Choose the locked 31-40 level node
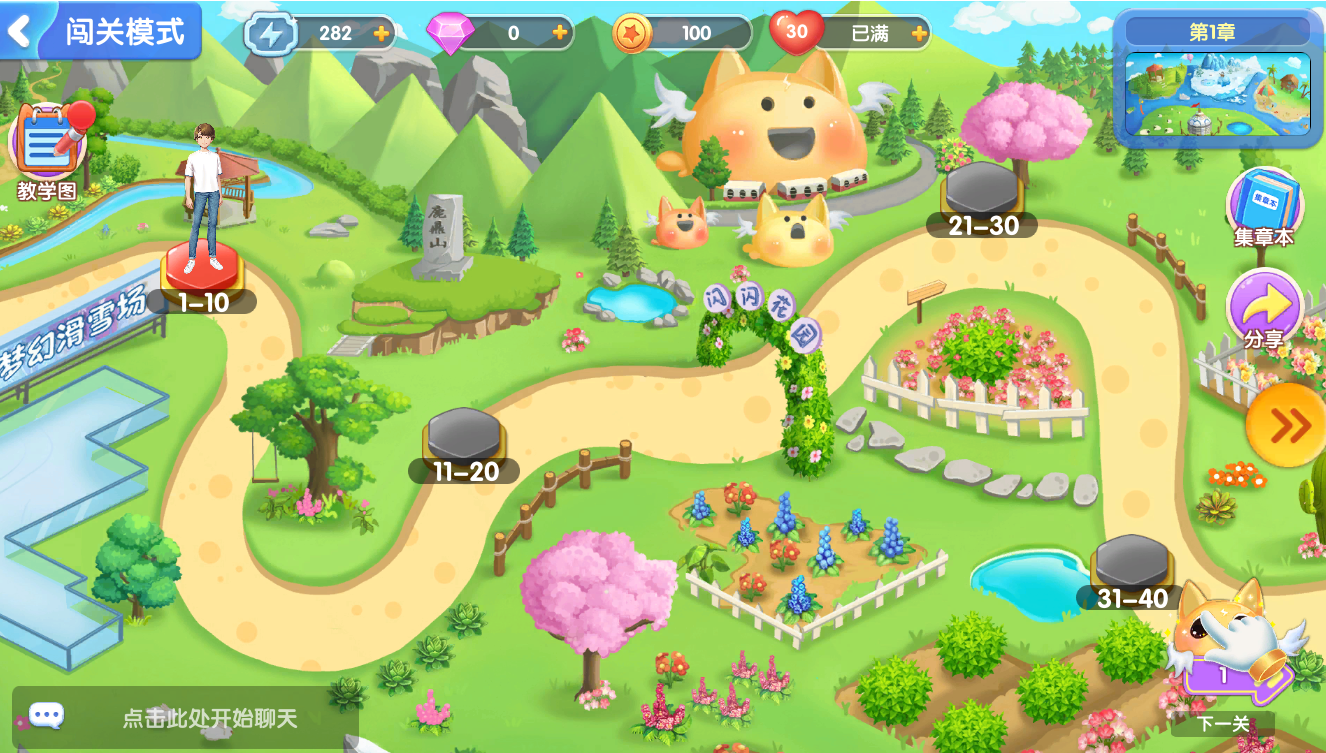 1132,568
